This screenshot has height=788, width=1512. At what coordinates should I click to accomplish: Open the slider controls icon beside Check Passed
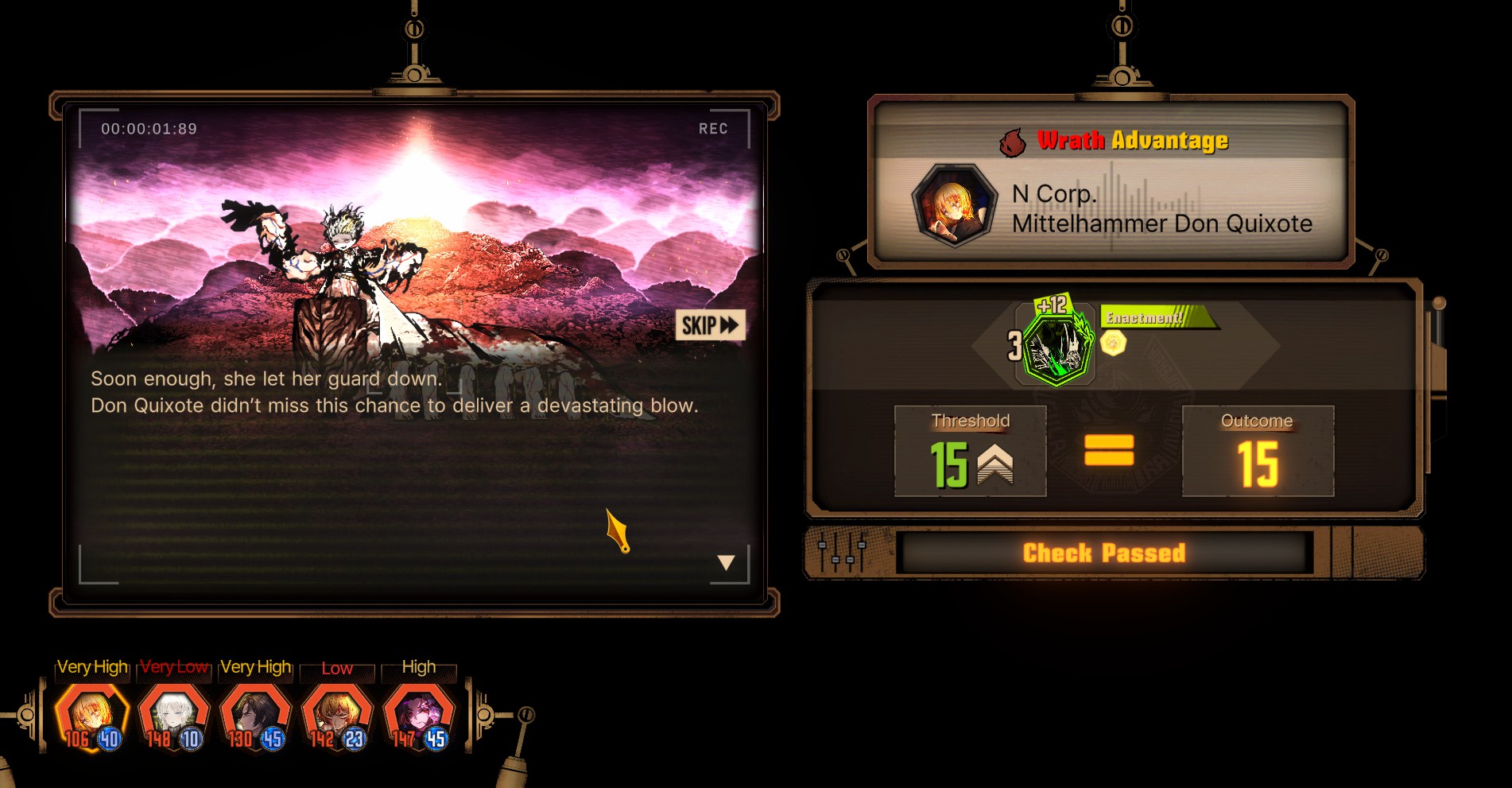[x=842, y=553]
